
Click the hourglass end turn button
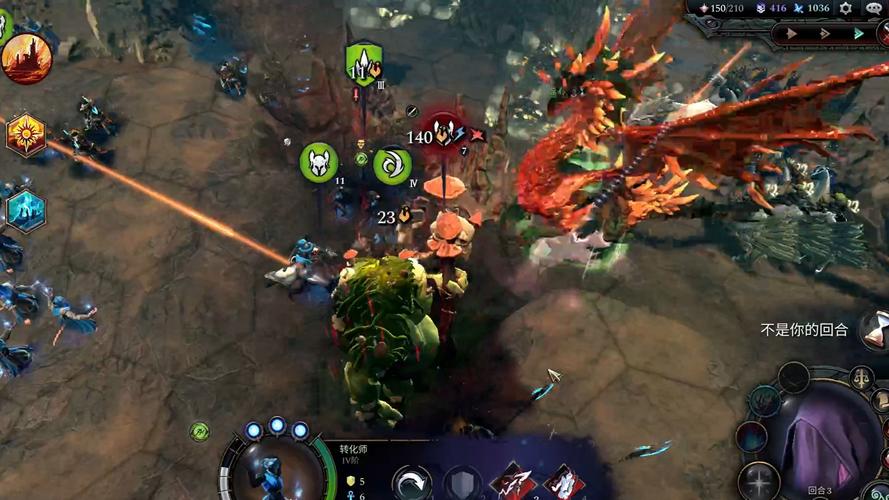coord(875,329)
